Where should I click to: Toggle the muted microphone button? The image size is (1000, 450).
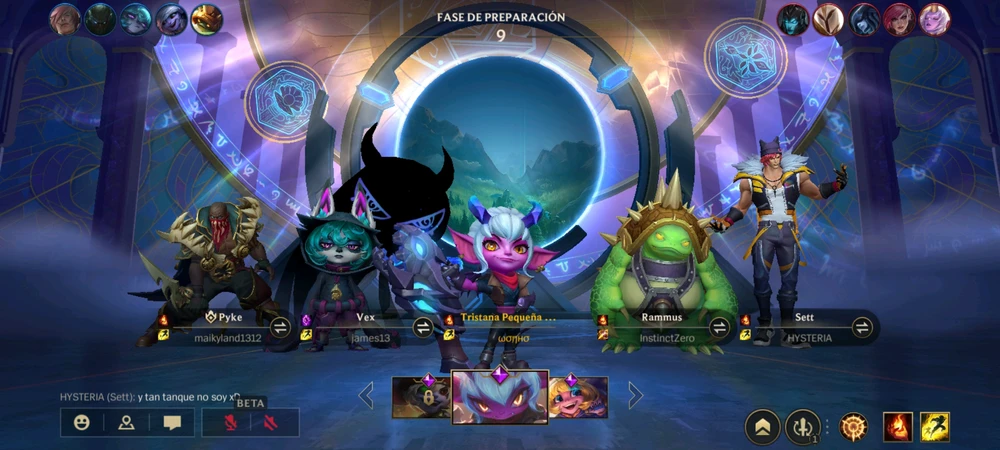227,422
